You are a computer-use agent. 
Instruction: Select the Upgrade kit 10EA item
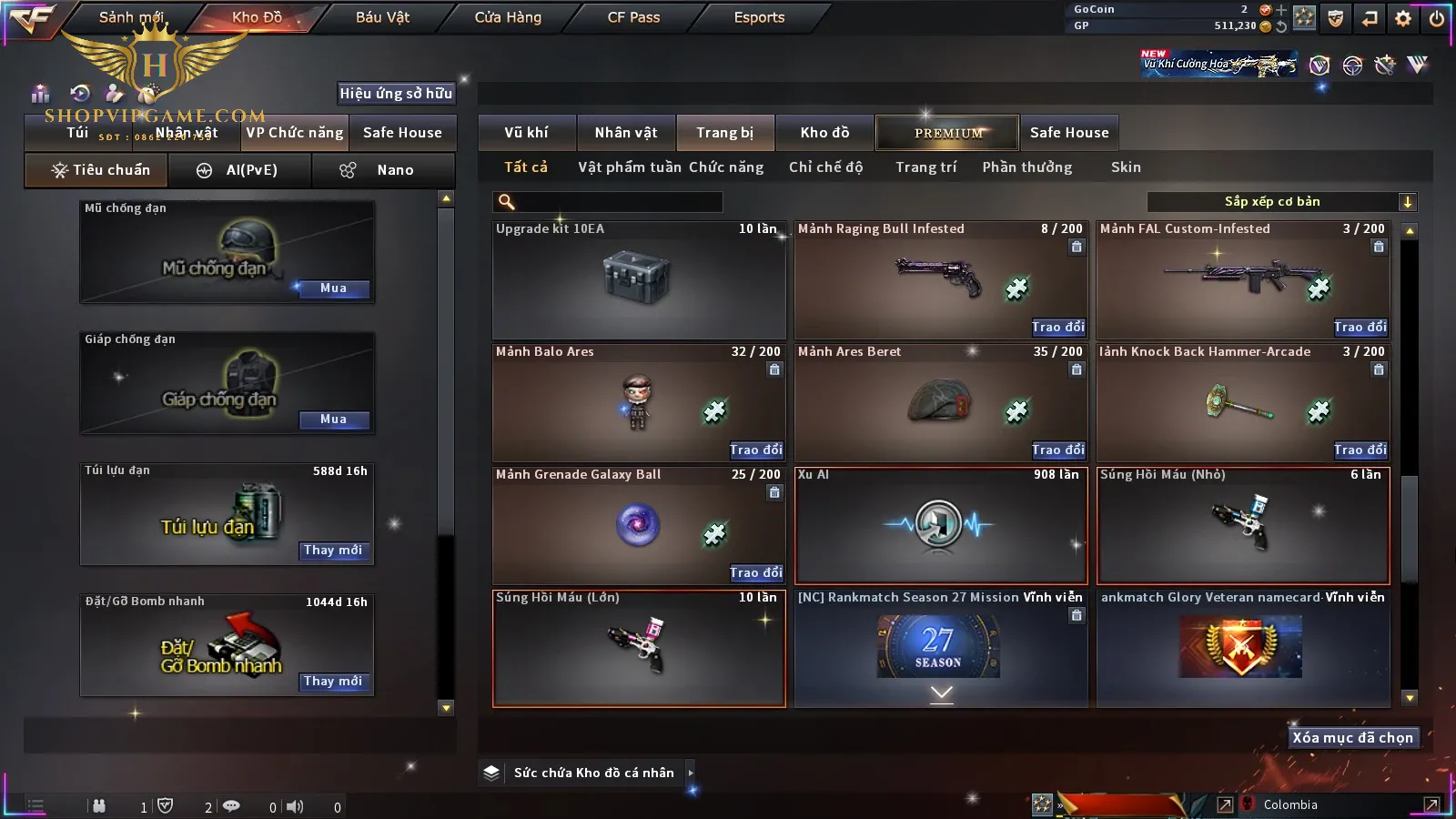click(x=639, y=280)
